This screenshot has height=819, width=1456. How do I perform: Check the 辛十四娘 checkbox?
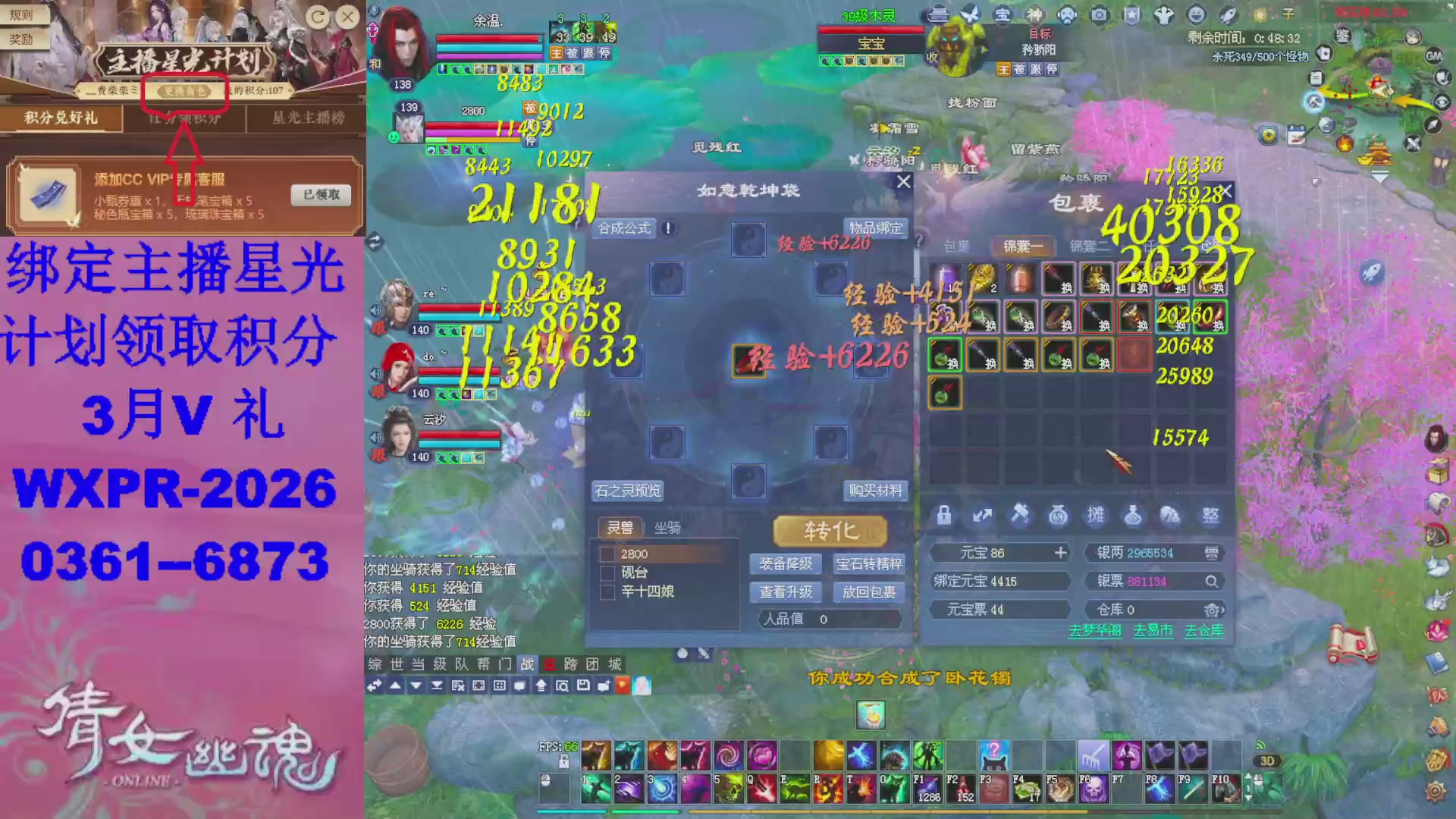tap(606, 593)
